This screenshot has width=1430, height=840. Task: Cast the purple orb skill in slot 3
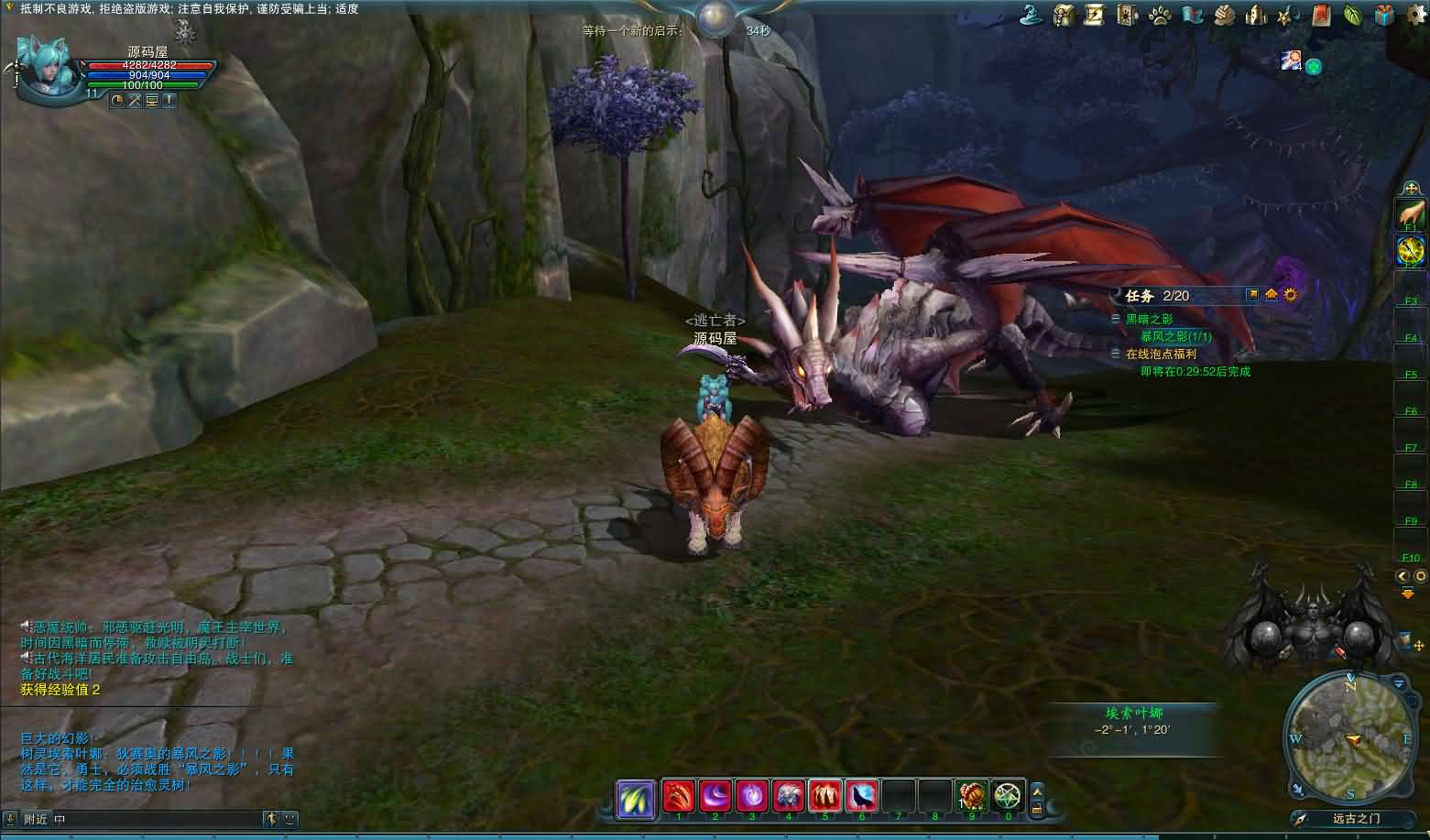click(752, 795)
